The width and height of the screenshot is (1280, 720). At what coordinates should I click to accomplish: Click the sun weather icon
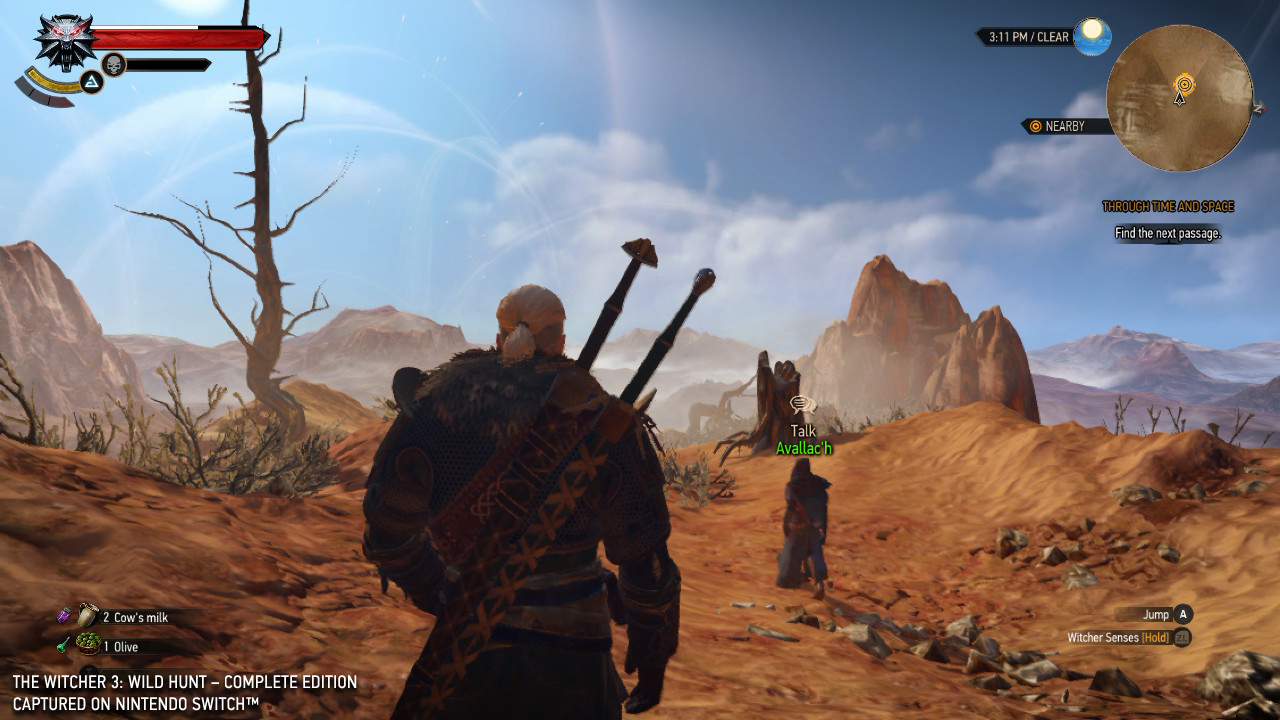point(1092,36)
